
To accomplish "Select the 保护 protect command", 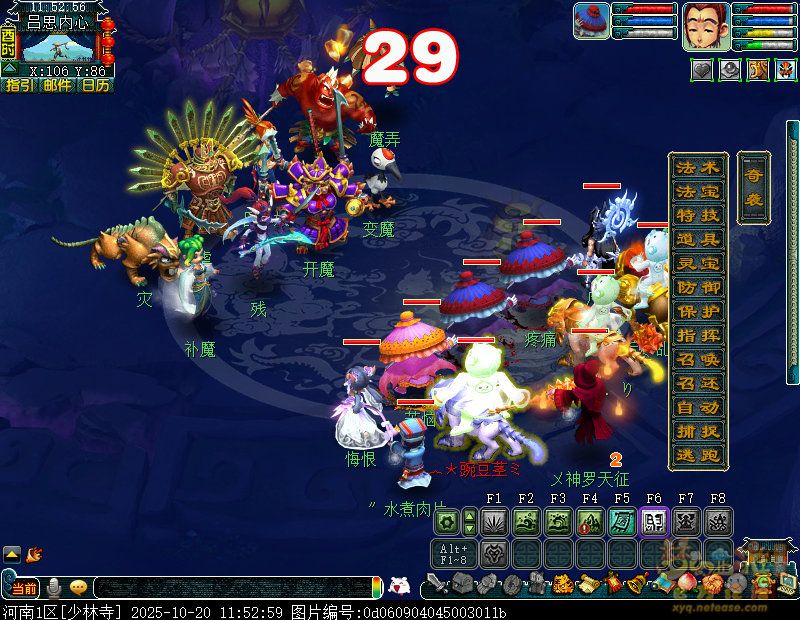I will [x=697, y=311].
